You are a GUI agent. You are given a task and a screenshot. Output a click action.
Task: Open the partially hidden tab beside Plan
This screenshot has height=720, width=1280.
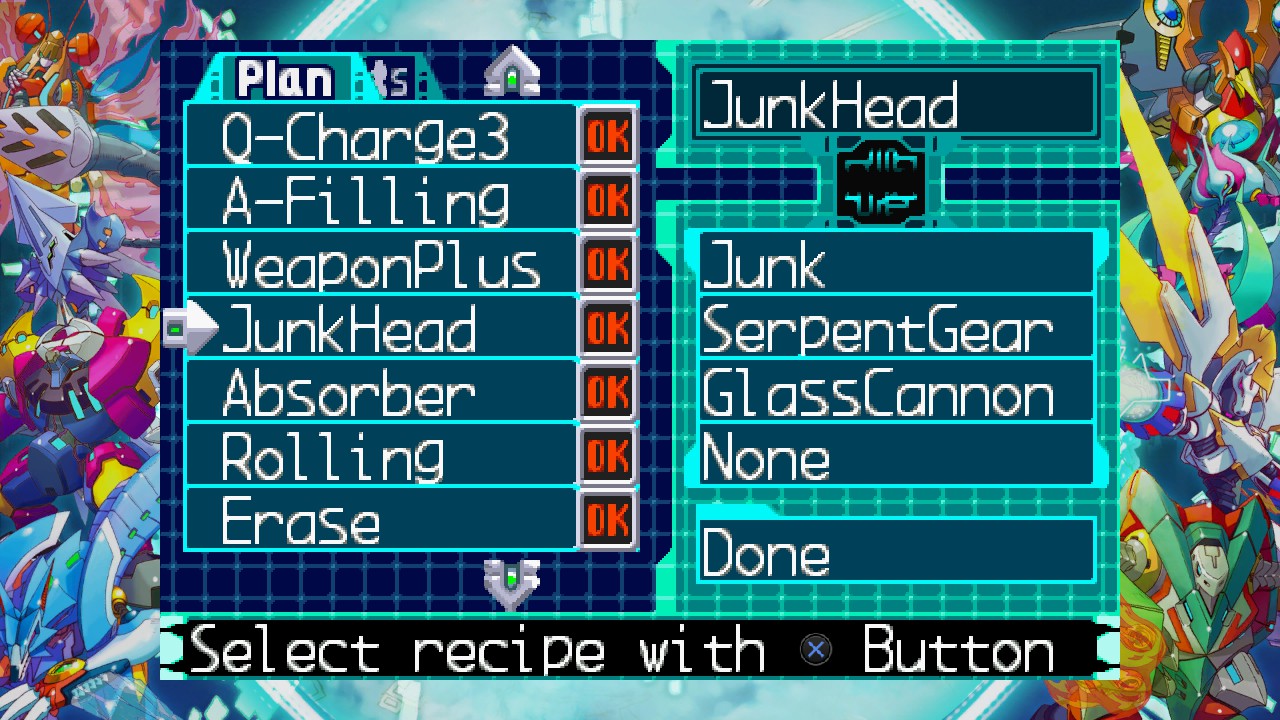coord(395,80)
